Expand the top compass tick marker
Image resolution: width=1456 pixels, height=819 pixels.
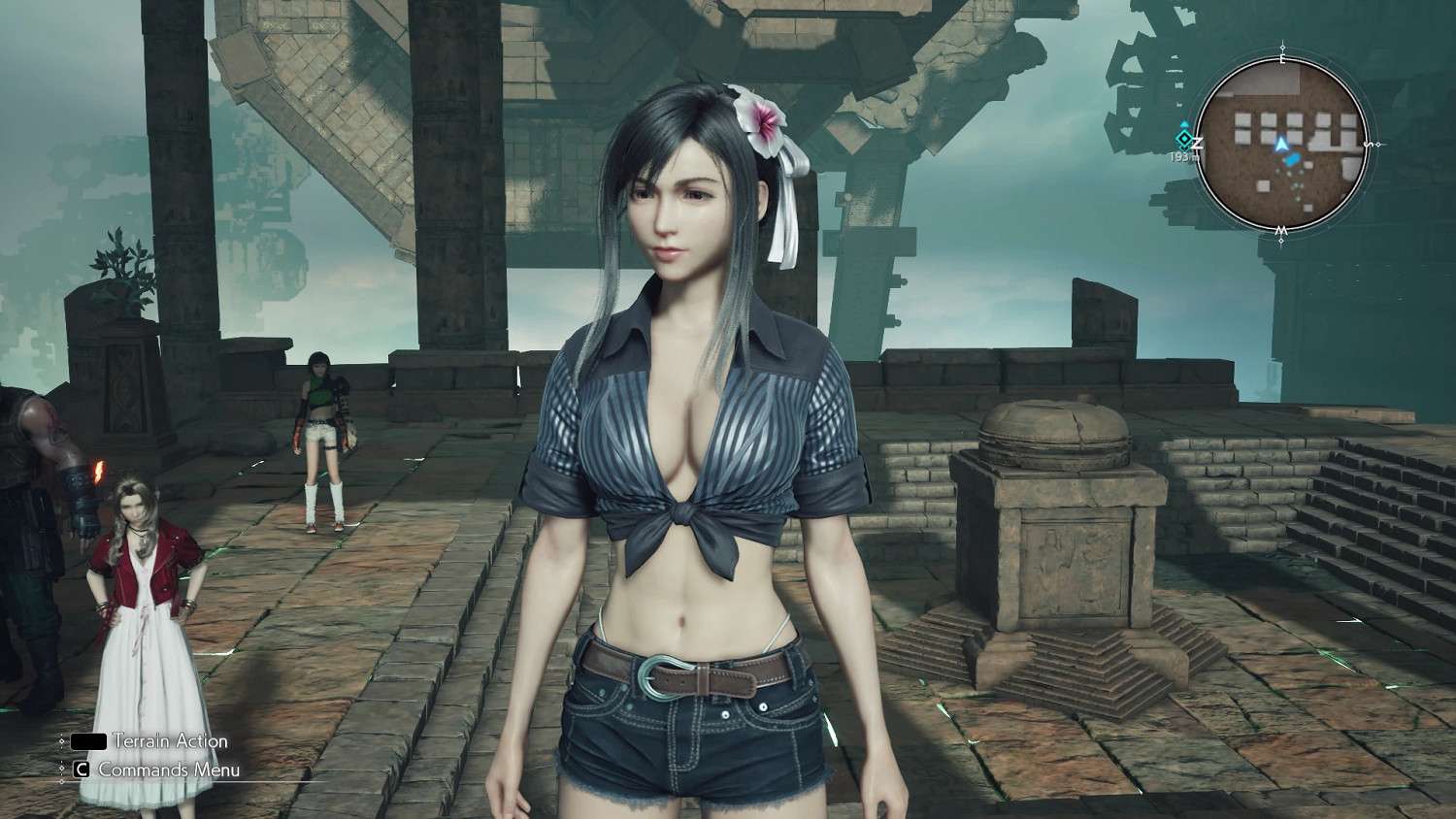pyautogui.click(x=1281, y=47)
